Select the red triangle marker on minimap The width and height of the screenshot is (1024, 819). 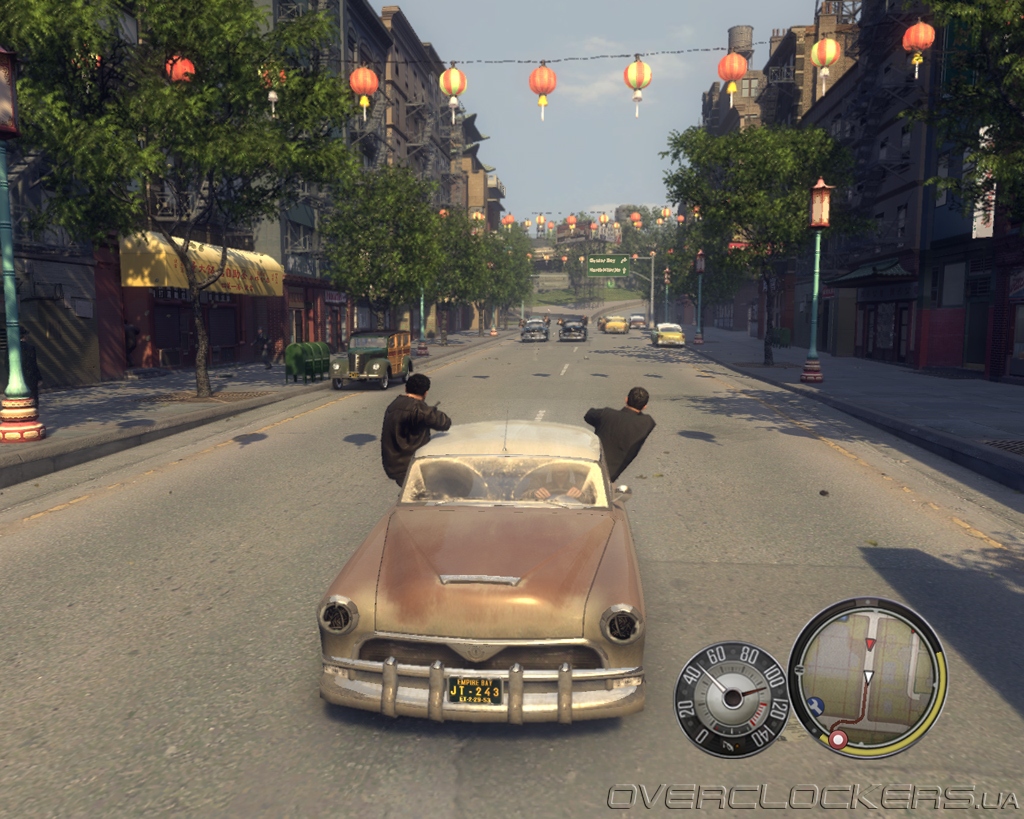click(870, 643)
